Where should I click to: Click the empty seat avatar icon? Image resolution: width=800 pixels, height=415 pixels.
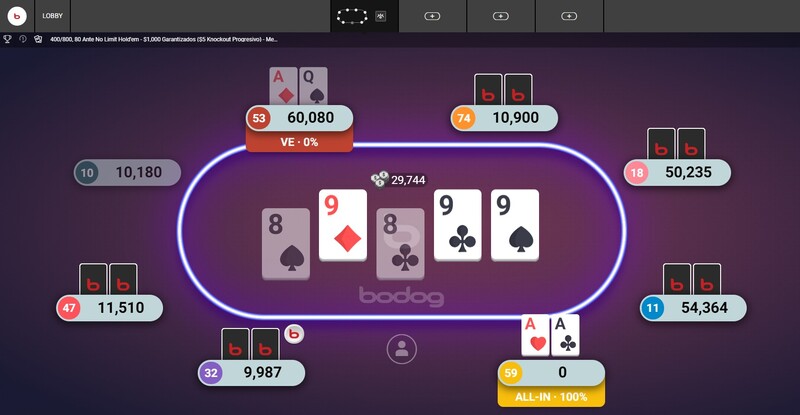[401, 348]
